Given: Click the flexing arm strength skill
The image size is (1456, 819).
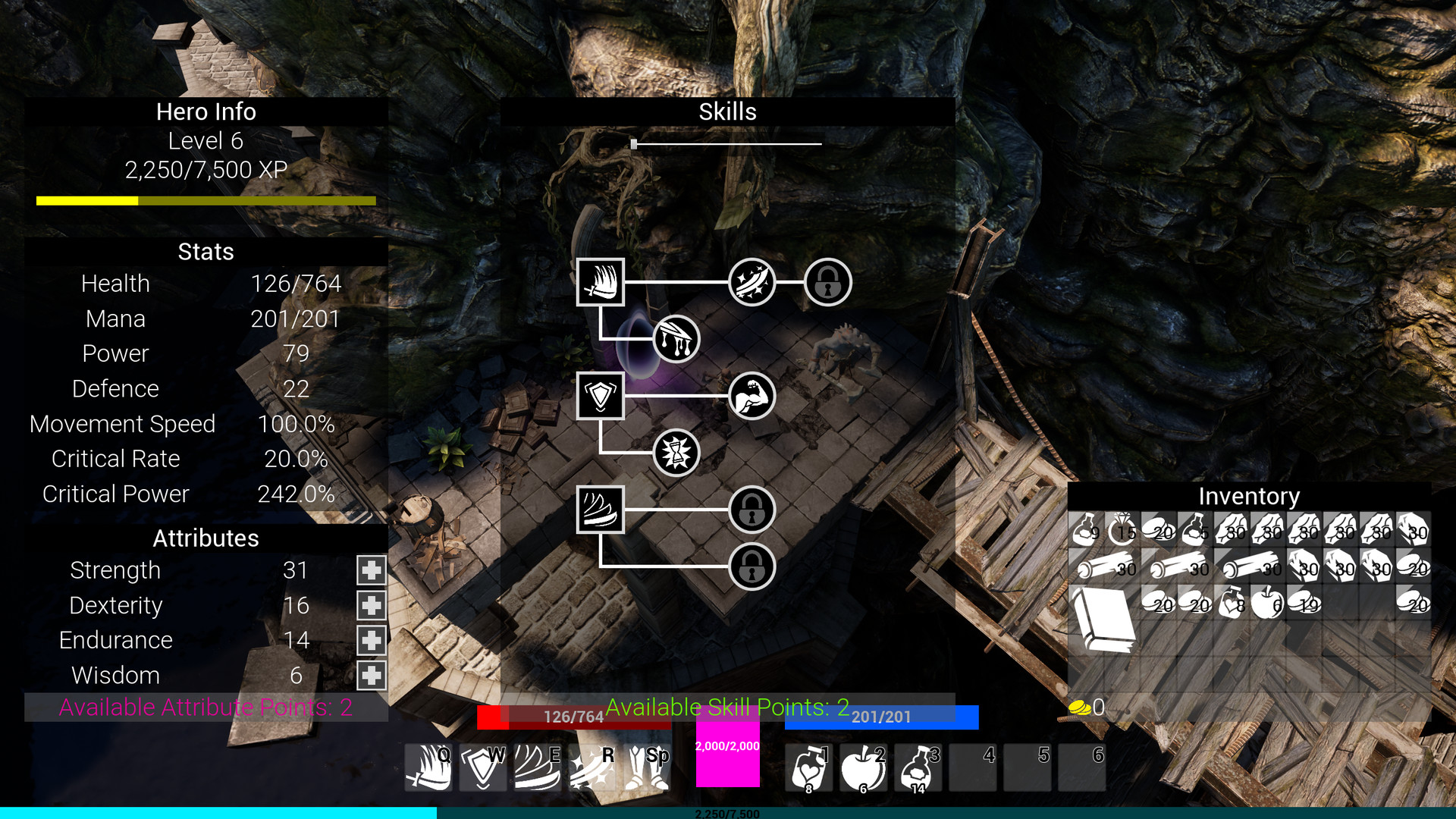Looking at the screenshot, I should (752, 395).
